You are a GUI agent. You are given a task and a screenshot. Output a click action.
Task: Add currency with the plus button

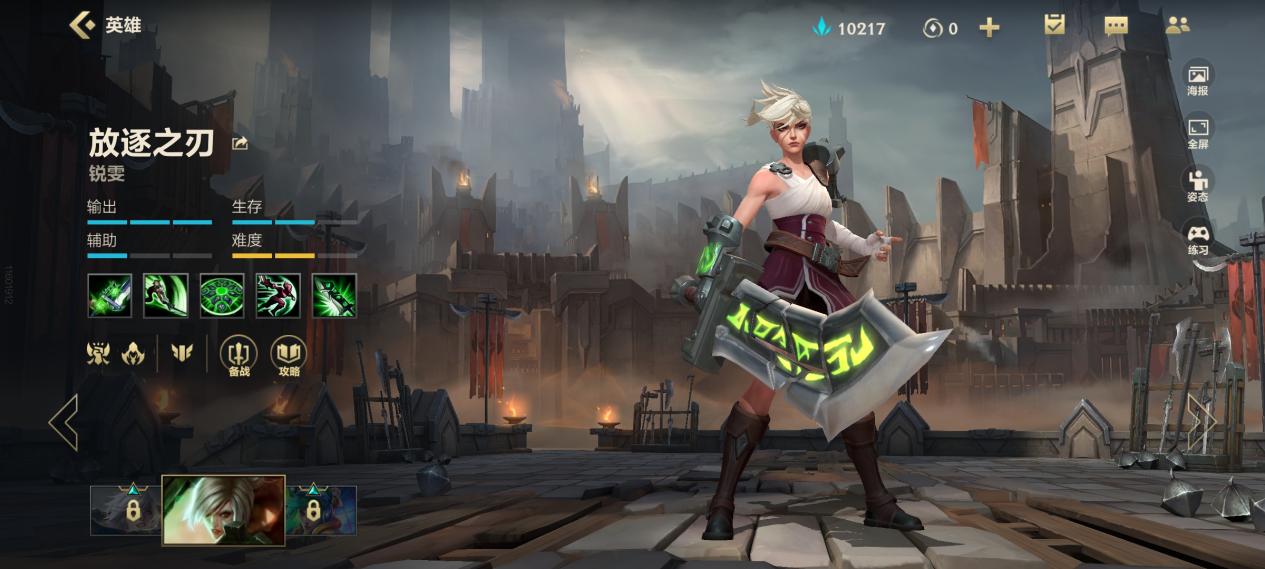[989, 27]
